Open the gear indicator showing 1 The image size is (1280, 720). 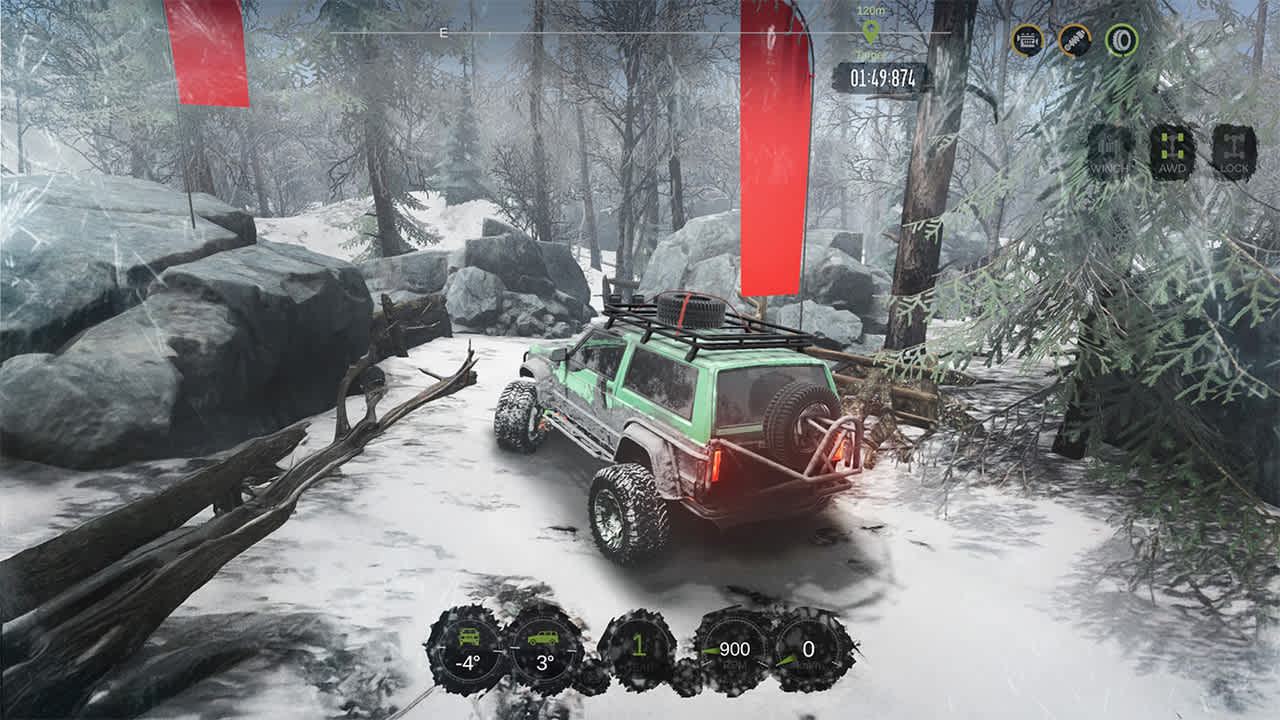[x=638, y=645]
